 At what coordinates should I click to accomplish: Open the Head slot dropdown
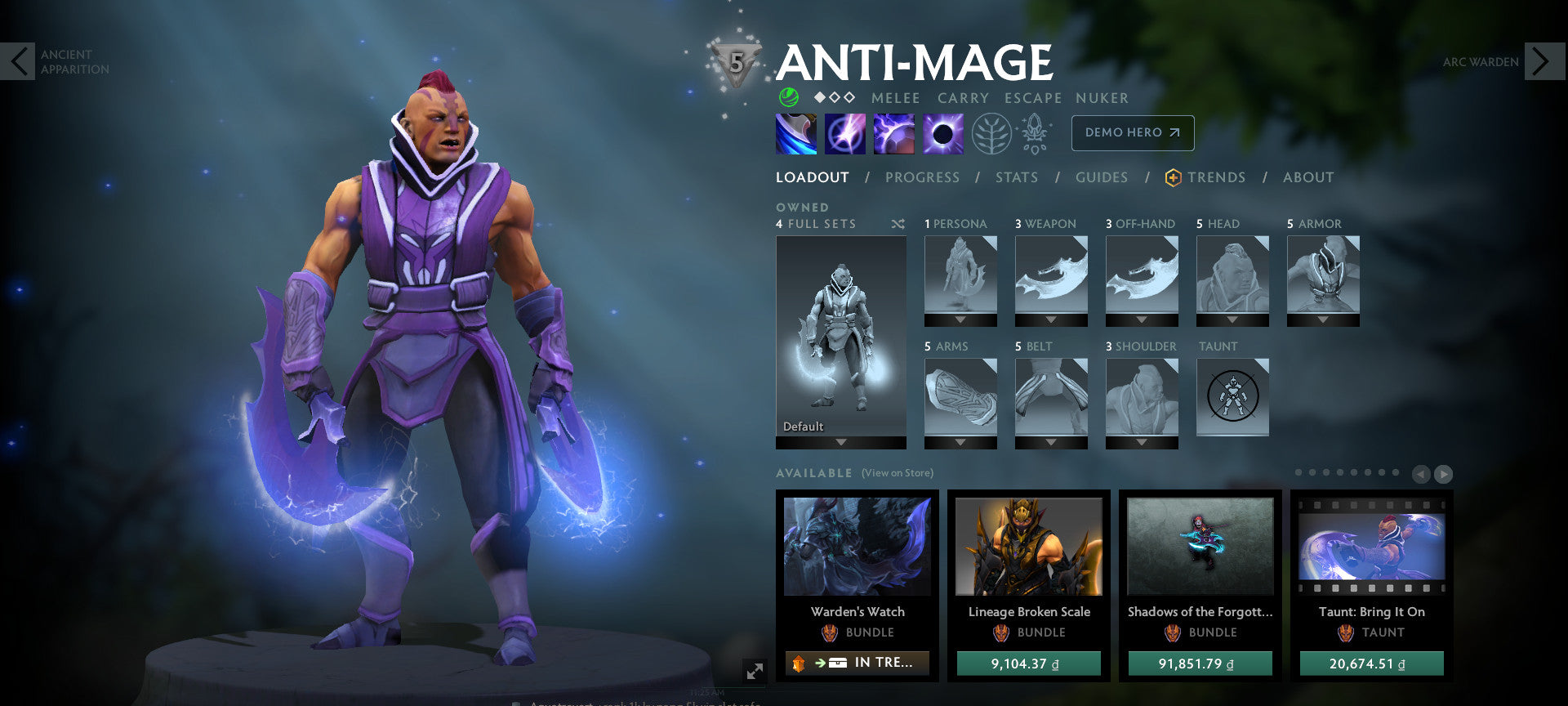point(1232,321)
